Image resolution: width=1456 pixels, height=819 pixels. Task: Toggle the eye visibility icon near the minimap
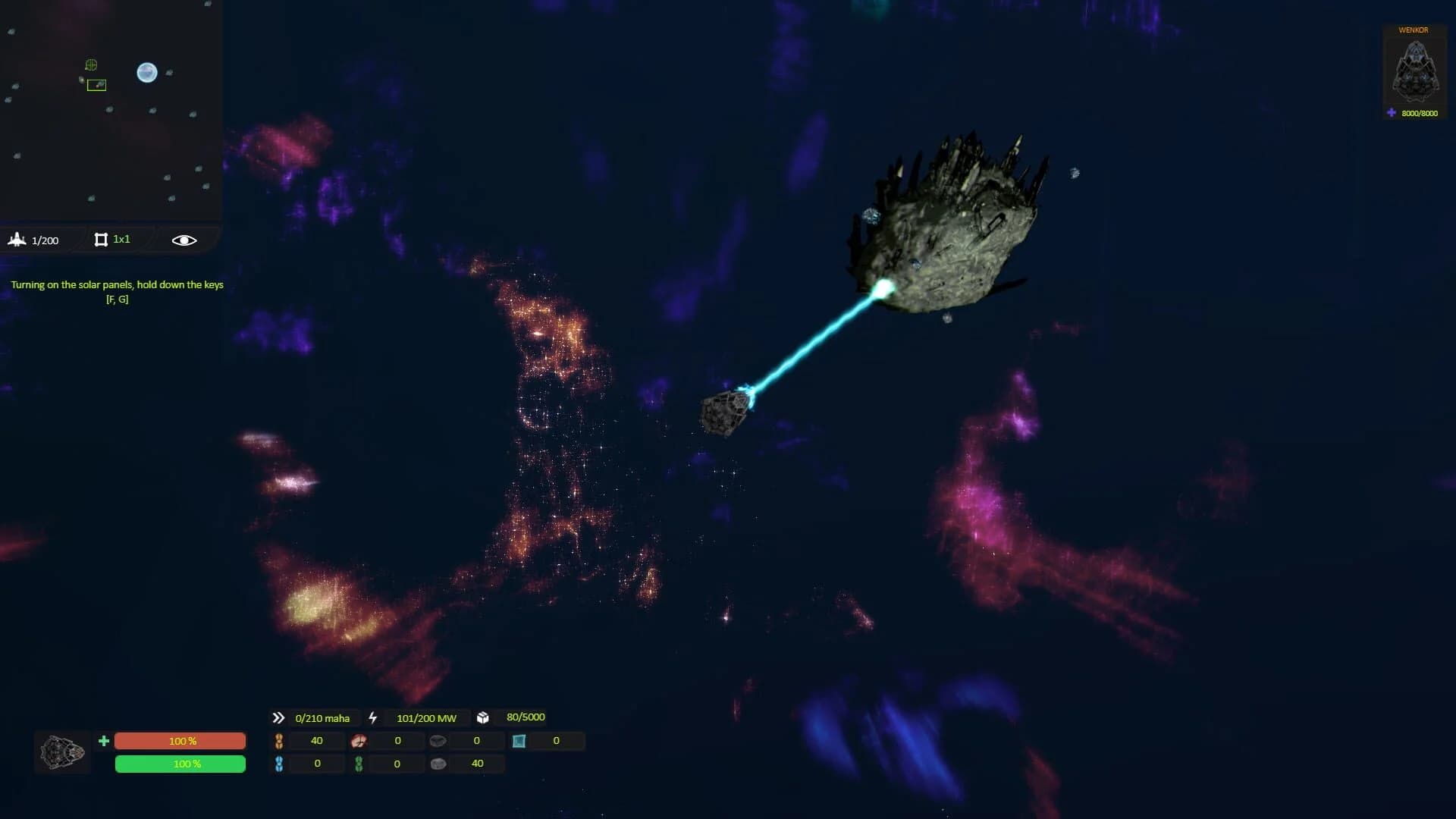[x=183, y=240]
